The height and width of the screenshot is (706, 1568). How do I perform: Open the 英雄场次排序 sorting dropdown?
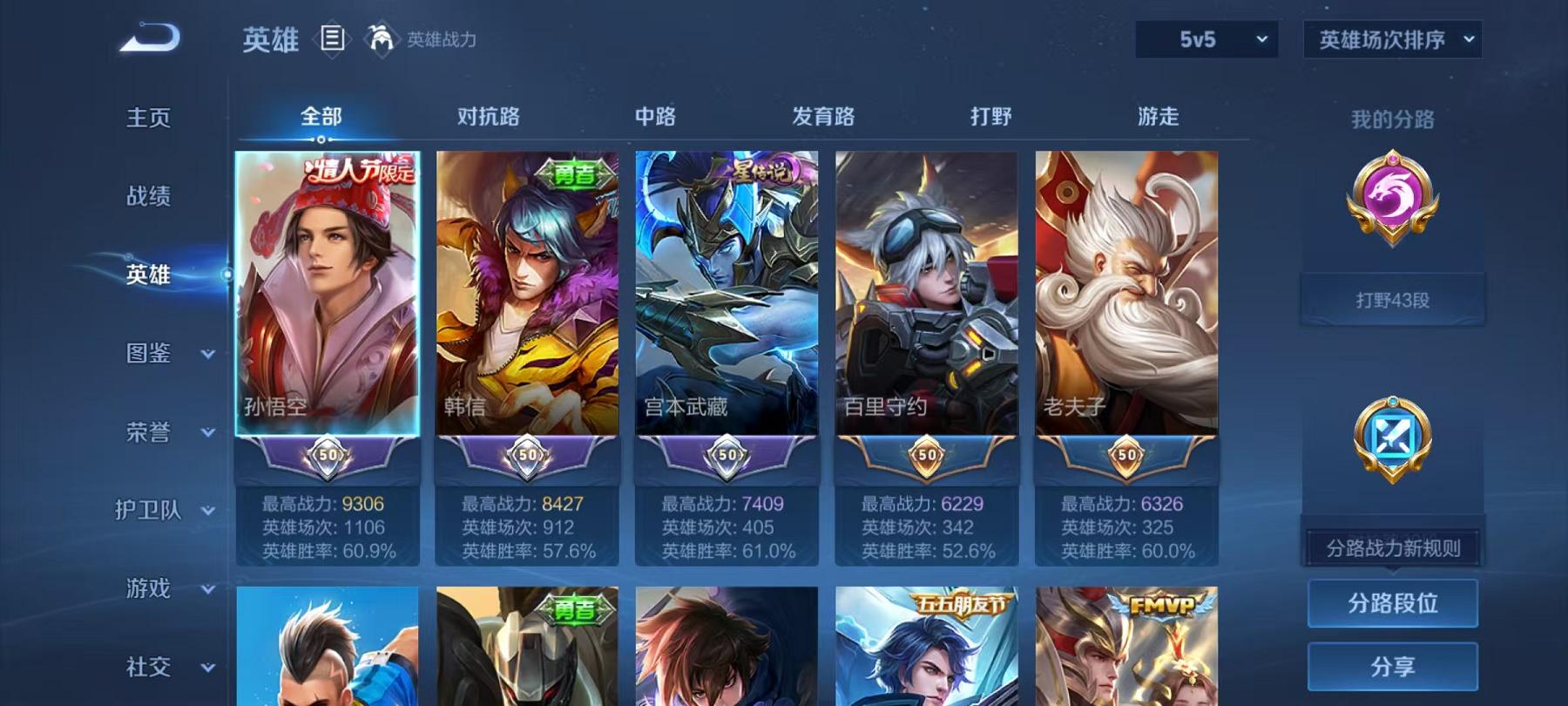point(1391,37)
